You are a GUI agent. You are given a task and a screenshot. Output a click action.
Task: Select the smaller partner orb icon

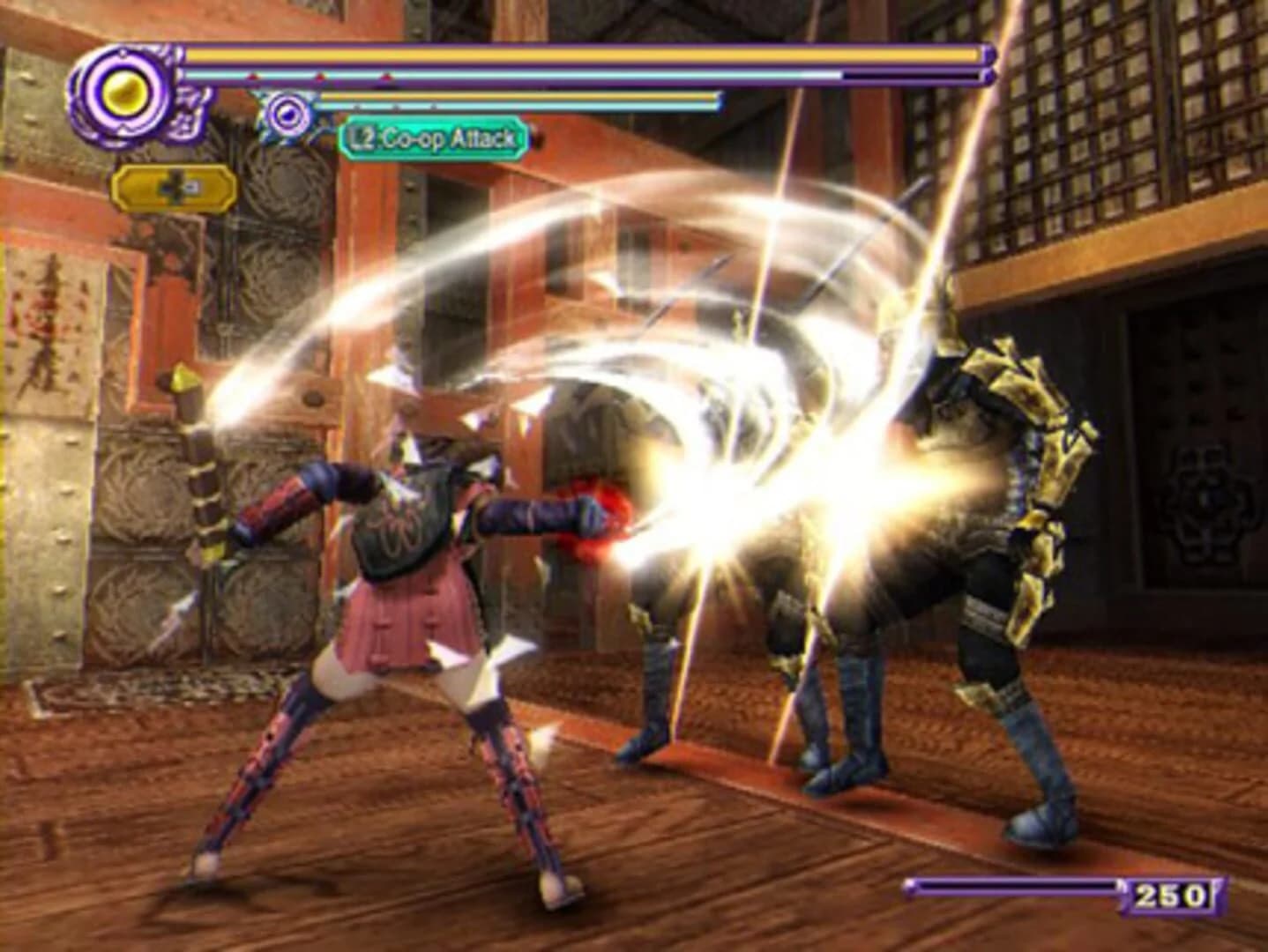287,115
